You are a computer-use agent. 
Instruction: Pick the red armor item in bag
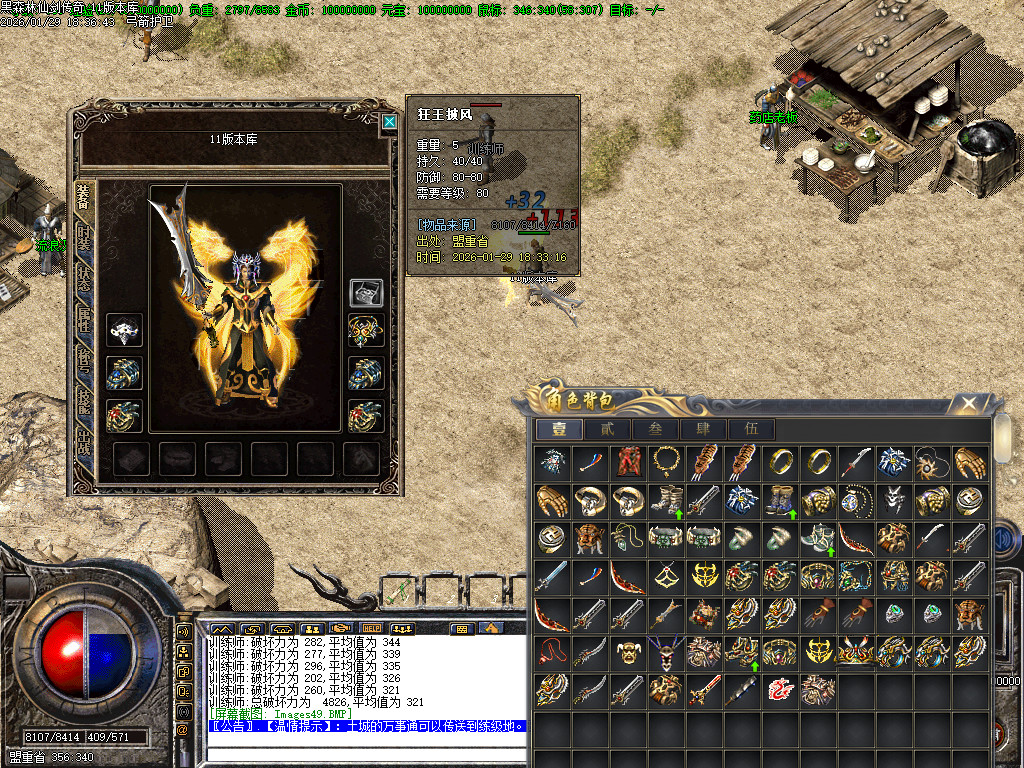(x=627, y=461)
